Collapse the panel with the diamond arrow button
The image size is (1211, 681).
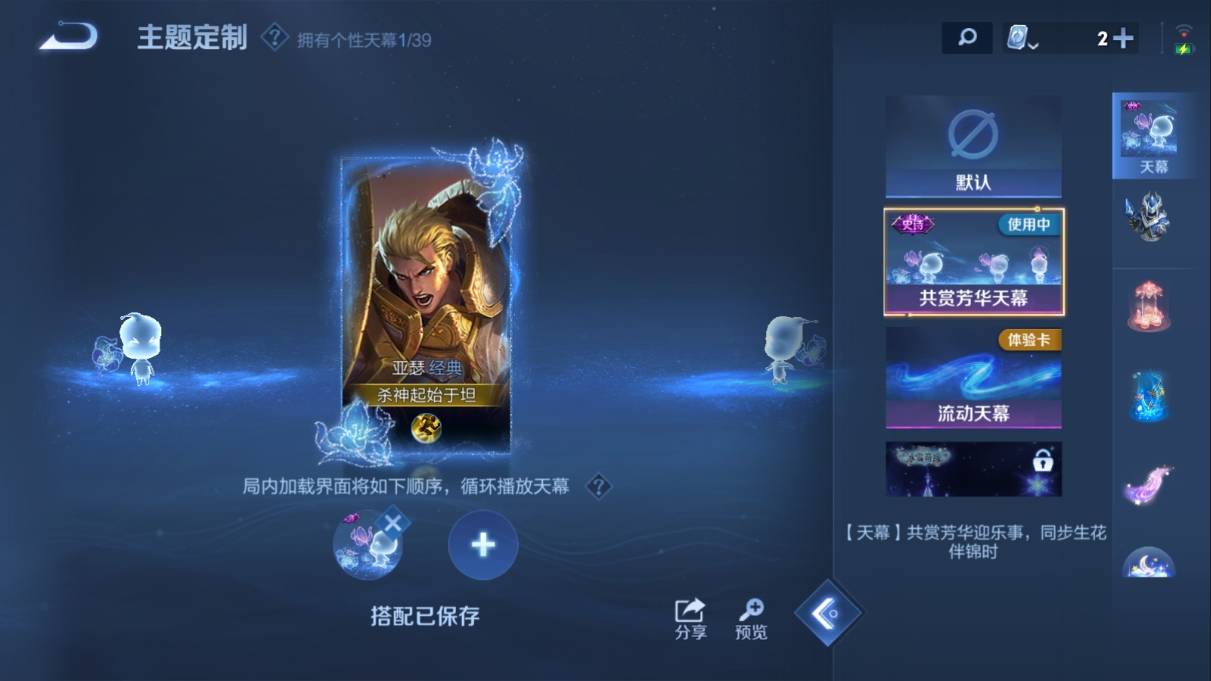pos(828,612)
